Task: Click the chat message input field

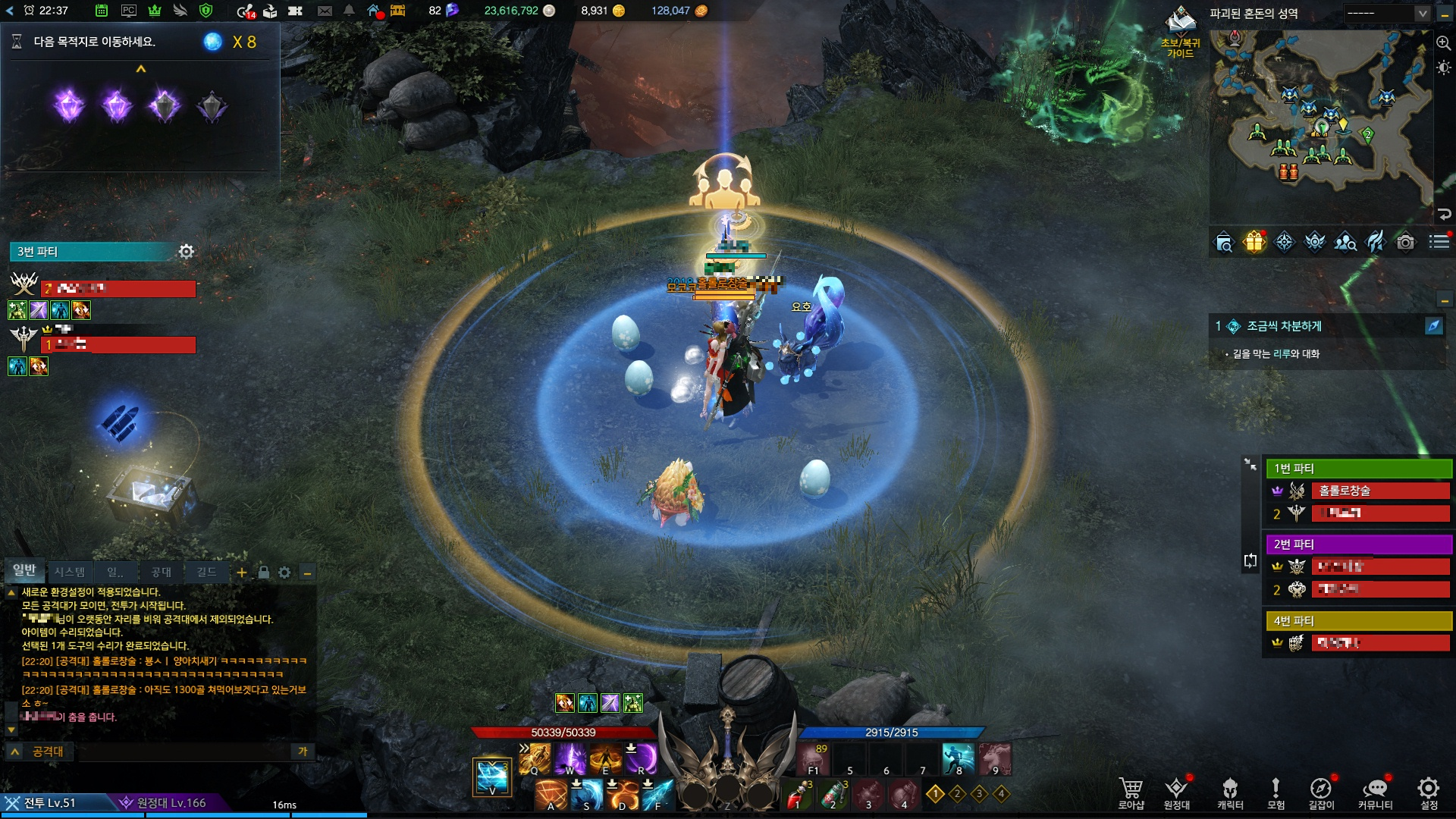Action: click(182, 752)
